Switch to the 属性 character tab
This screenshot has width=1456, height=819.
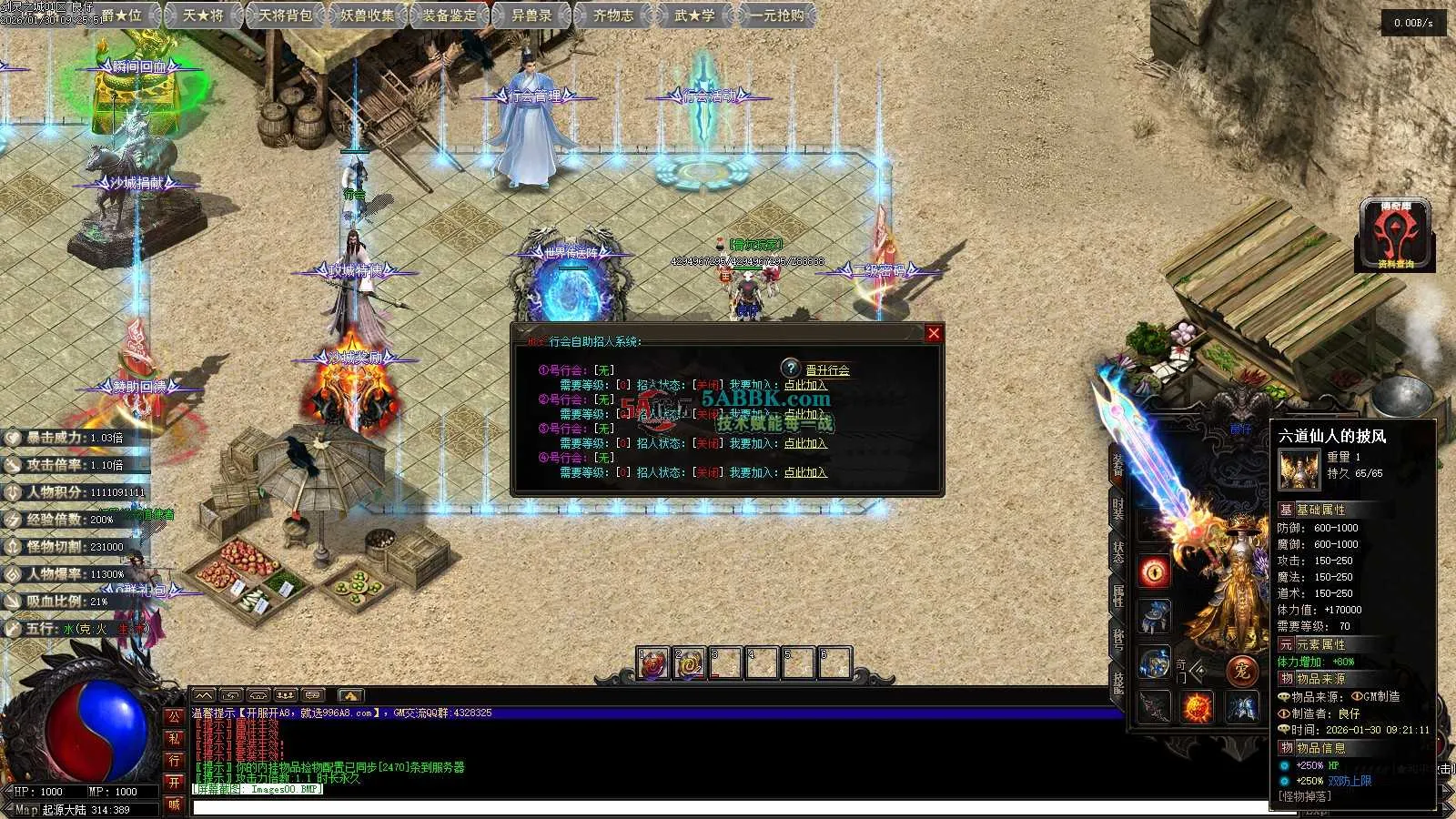click(1118, 595)
